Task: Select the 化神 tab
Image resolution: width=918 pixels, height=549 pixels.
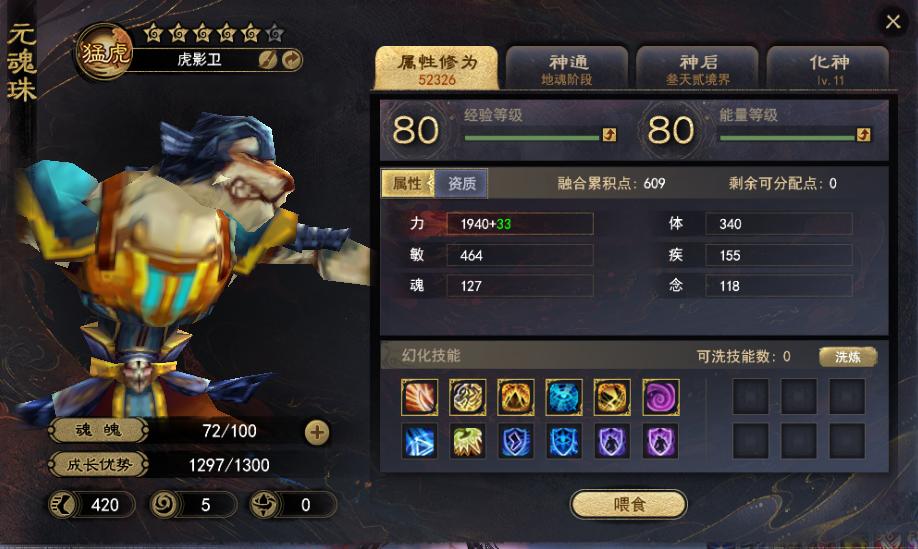Action: tap(828, 68)
